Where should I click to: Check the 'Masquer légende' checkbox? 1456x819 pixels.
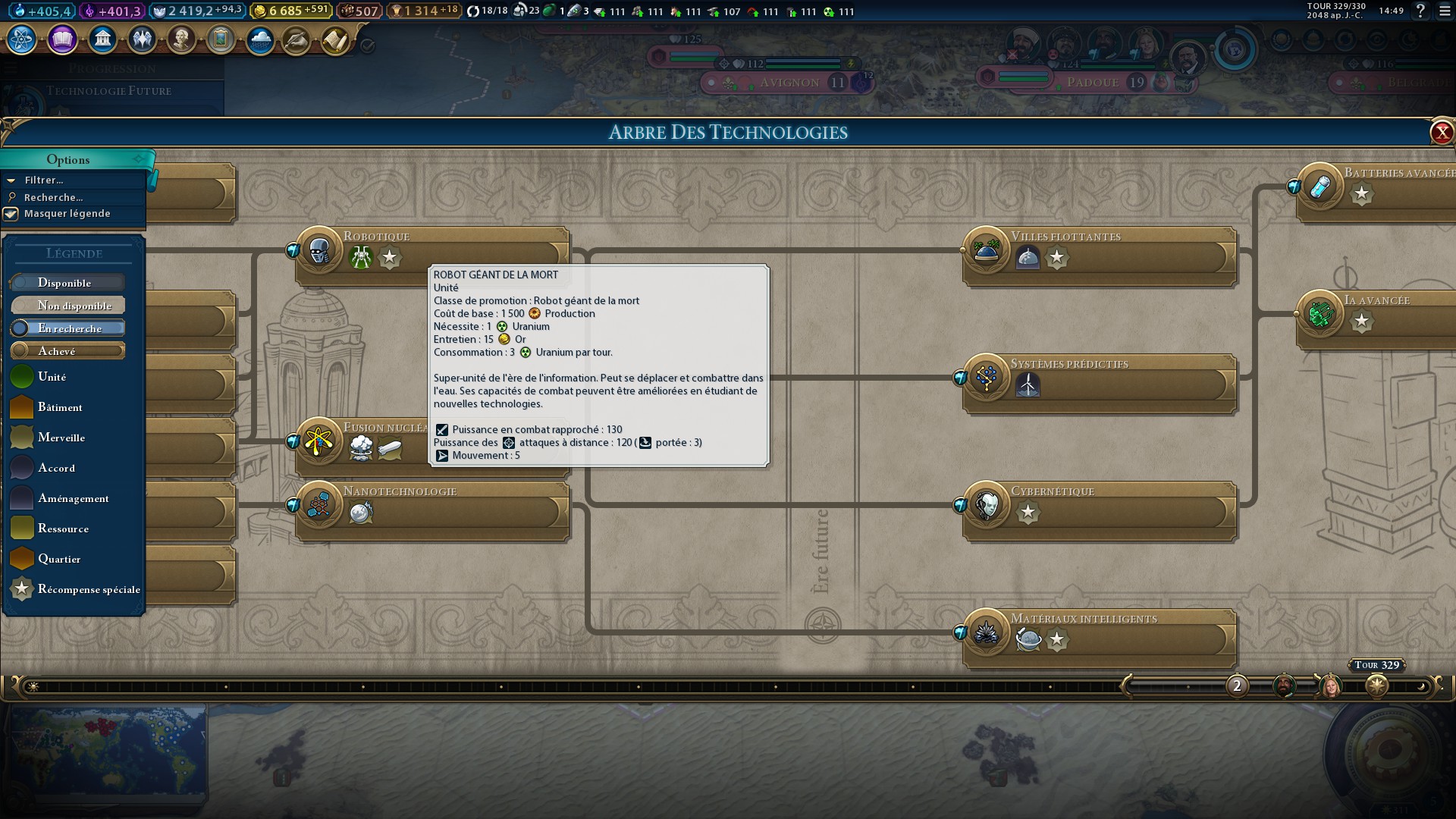[x=11, y=214]
